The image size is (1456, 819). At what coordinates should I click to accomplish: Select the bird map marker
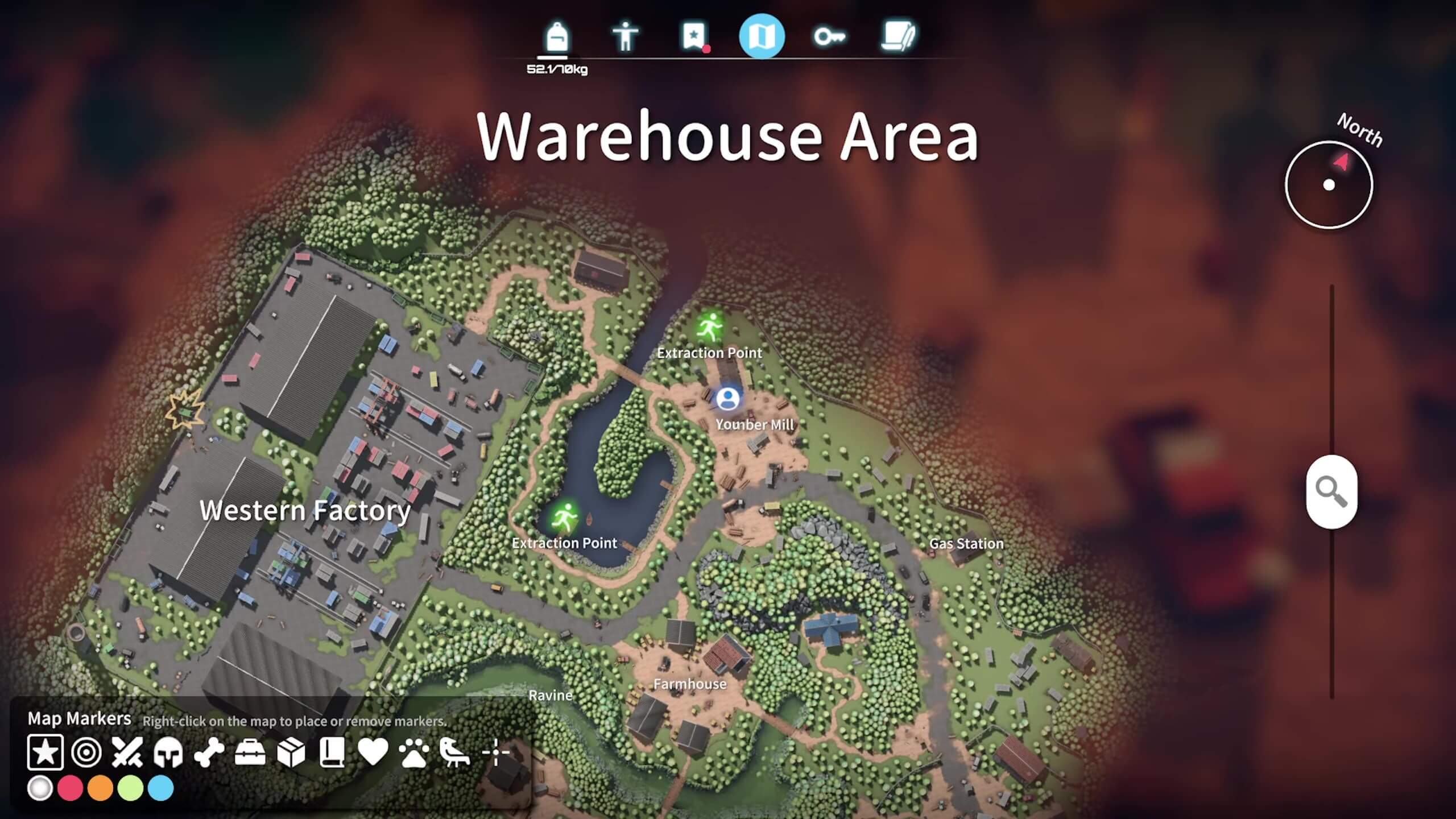pyautogui.click(x=455, y=752)
